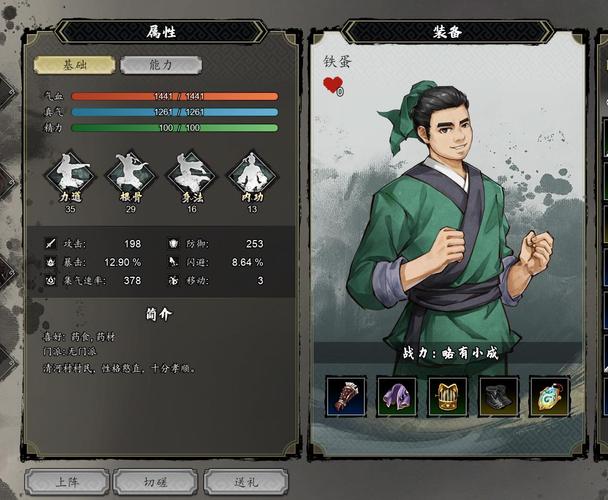Give a gift with the 送礼 button

pyautogui.click(x=245, y=482)
